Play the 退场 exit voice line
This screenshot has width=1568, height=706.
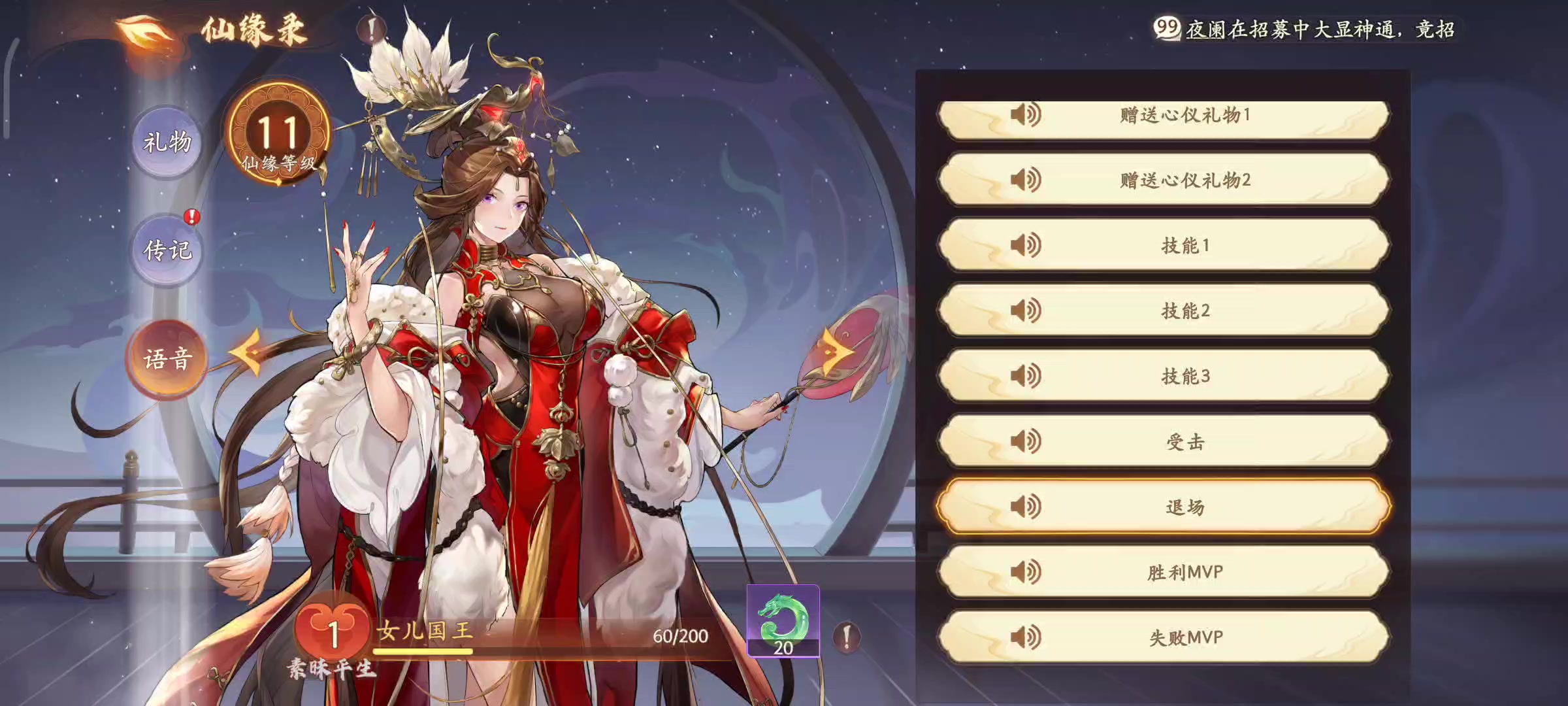[1164, 507]
